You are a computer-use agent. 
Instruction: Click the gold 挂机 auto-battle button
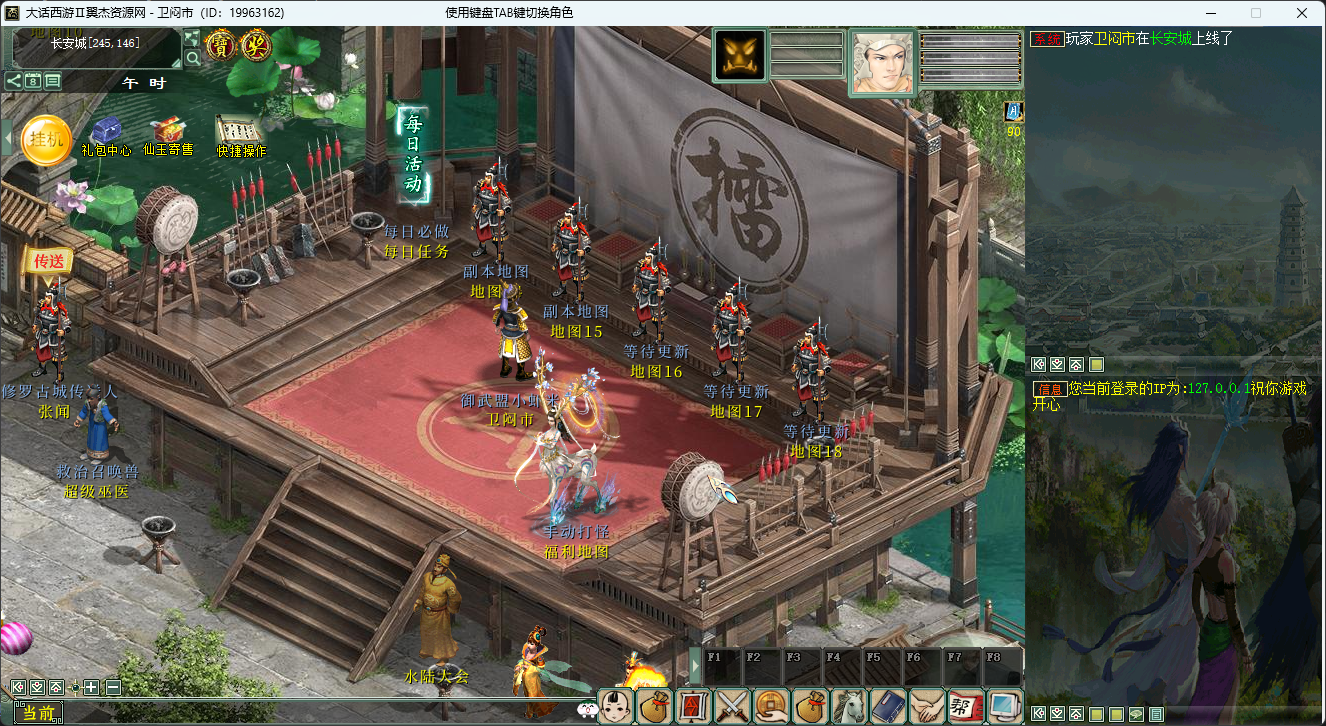pos(46,141)
